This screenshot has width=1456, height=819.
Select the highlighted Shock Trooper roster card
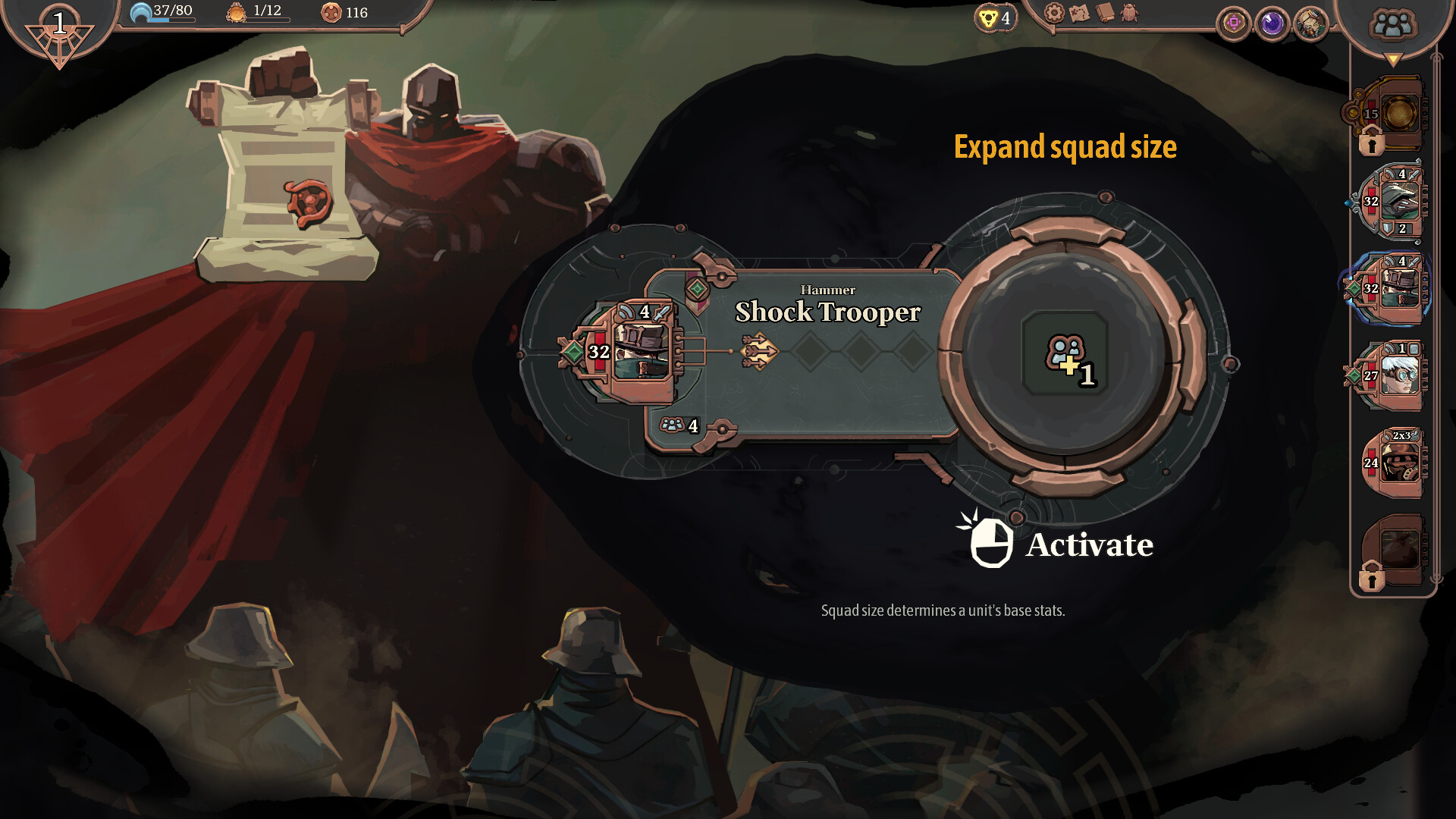coord(1394,289)
